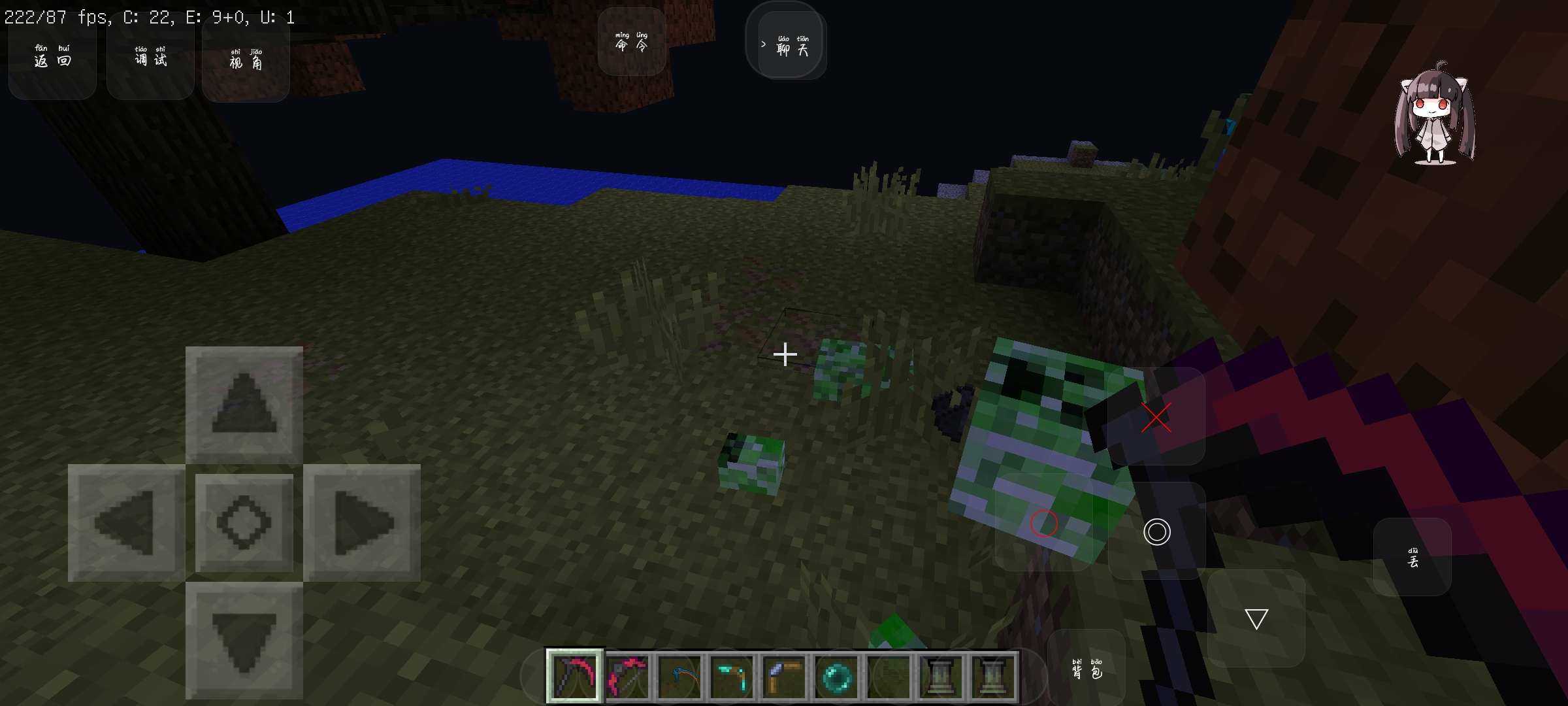Open the 背包 backpack inventory
Screen dimensions: 1568x706
(x=1086, y=668)
